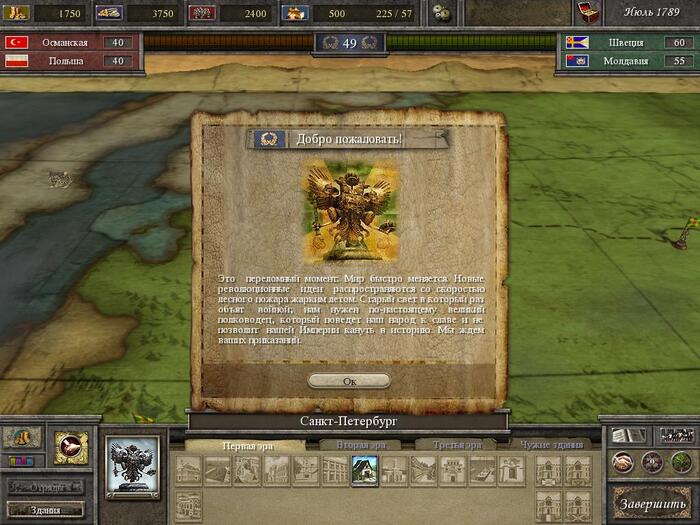Confirm the welcome dialog with Ок
700x525 pixels.
point(349,381)
